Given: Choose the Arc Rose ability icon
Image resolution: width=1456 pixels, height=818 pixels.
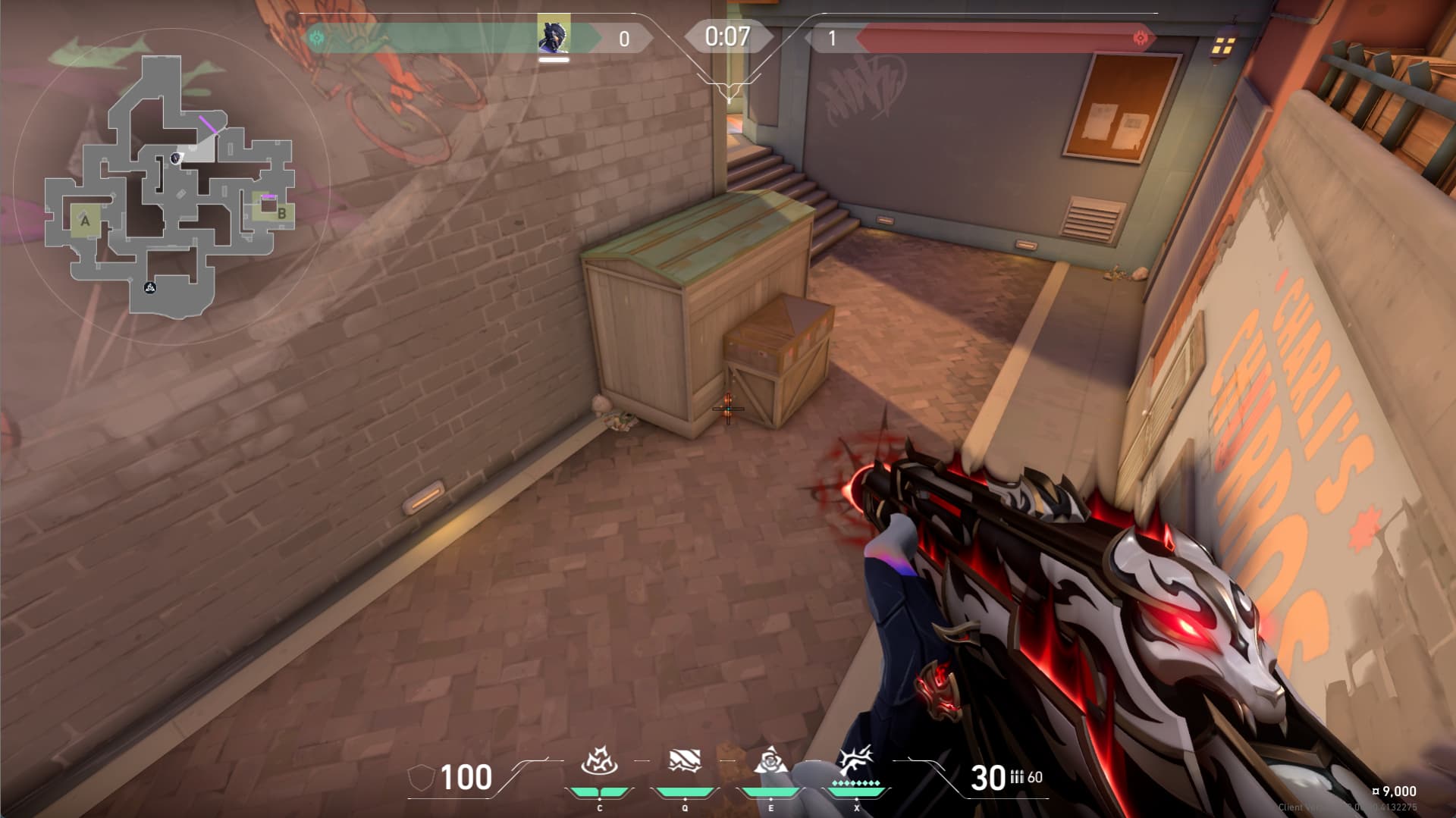Looking at the screenshot, I should pyautogui.click(x=770, y=760).
